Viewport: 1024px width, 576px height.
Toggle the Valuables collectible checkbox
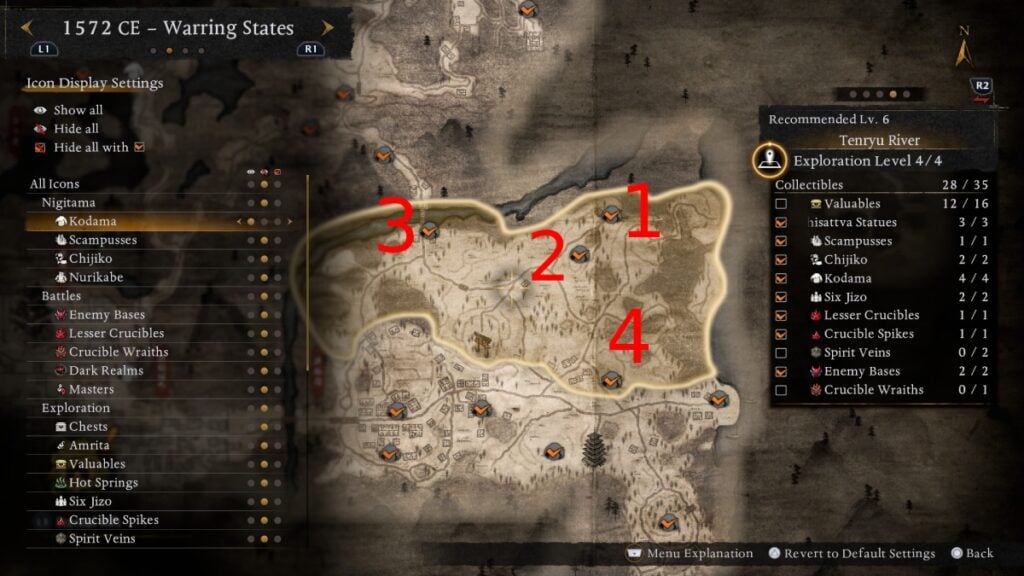[x=781, y=204]
